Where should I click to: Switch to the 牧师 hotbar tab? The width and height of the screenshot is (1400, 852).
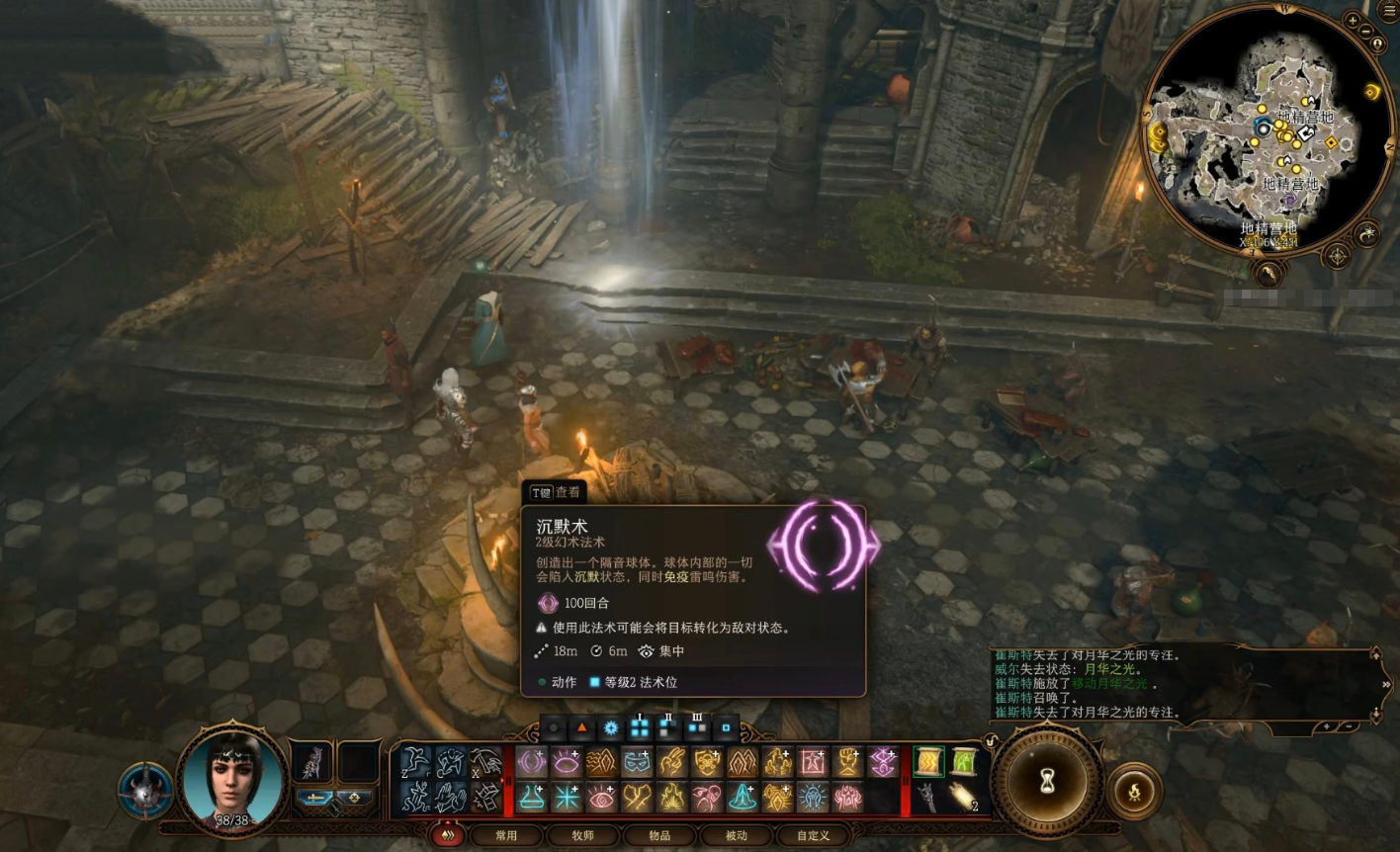[583, 835]
